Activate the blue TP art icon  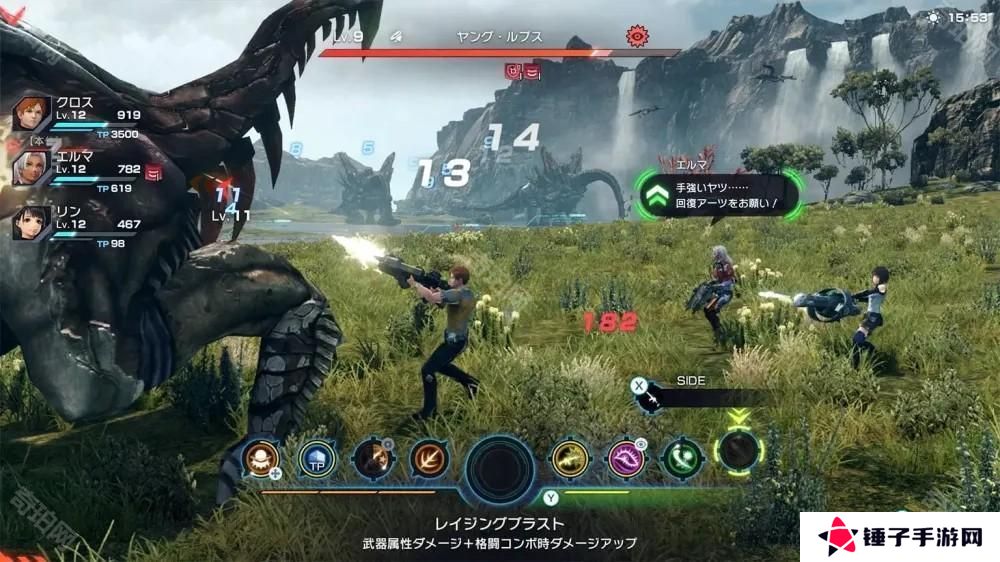pyautogui.click(x=316, y=458)
